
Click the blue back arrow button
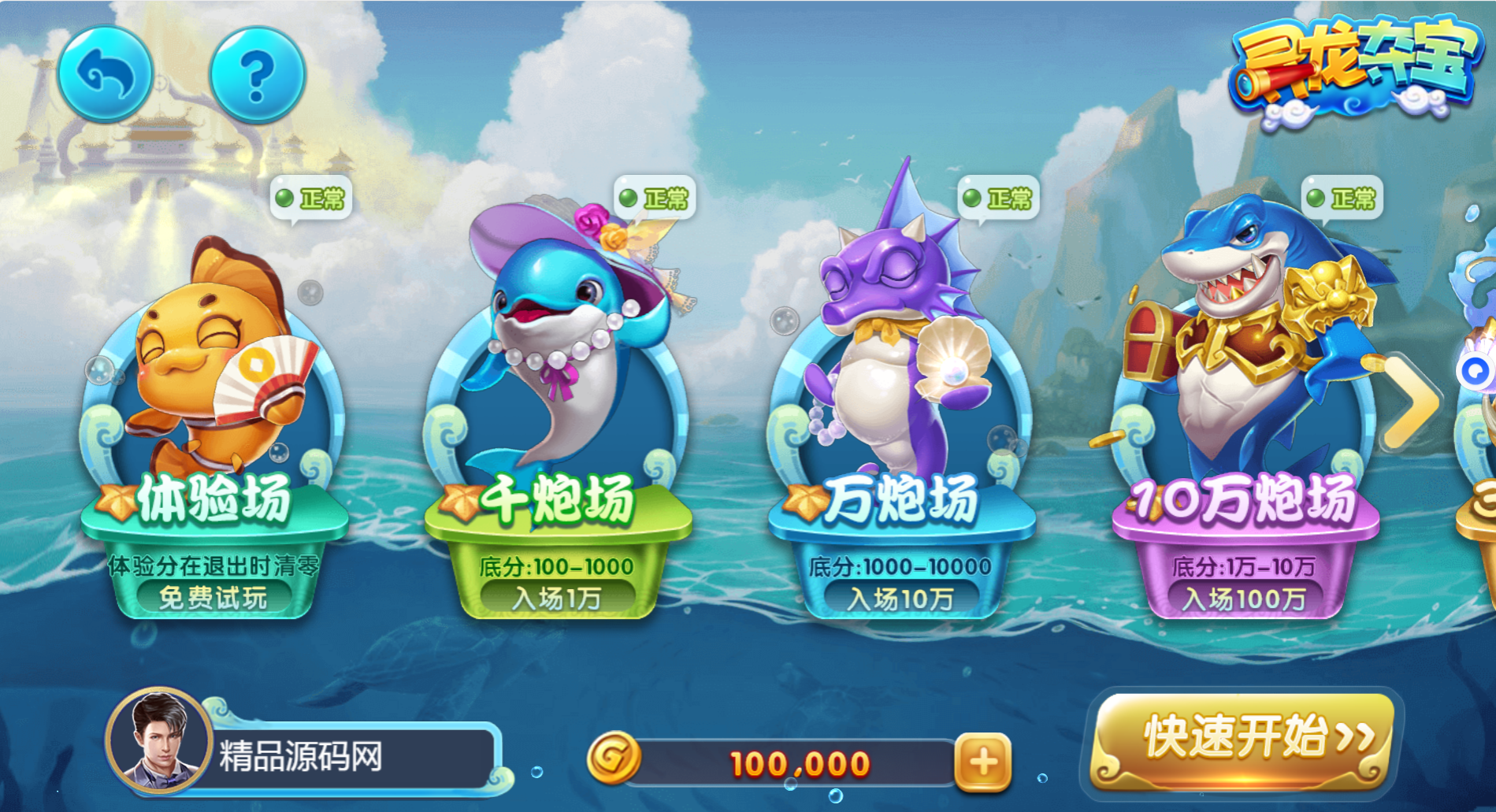coord(105,74)
